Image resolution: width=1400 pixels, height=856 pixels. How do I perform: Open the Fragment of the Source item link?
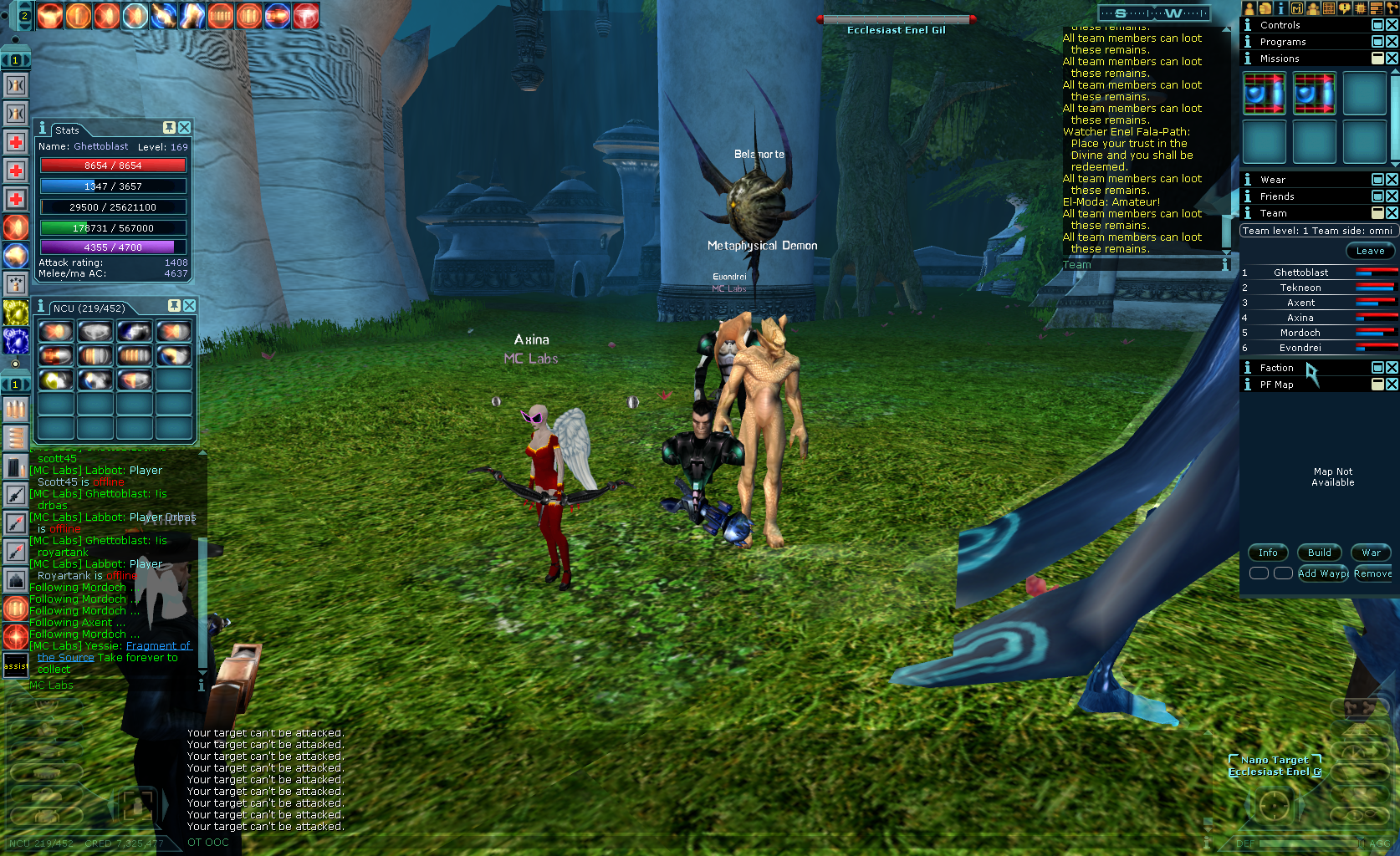[158, 646]
